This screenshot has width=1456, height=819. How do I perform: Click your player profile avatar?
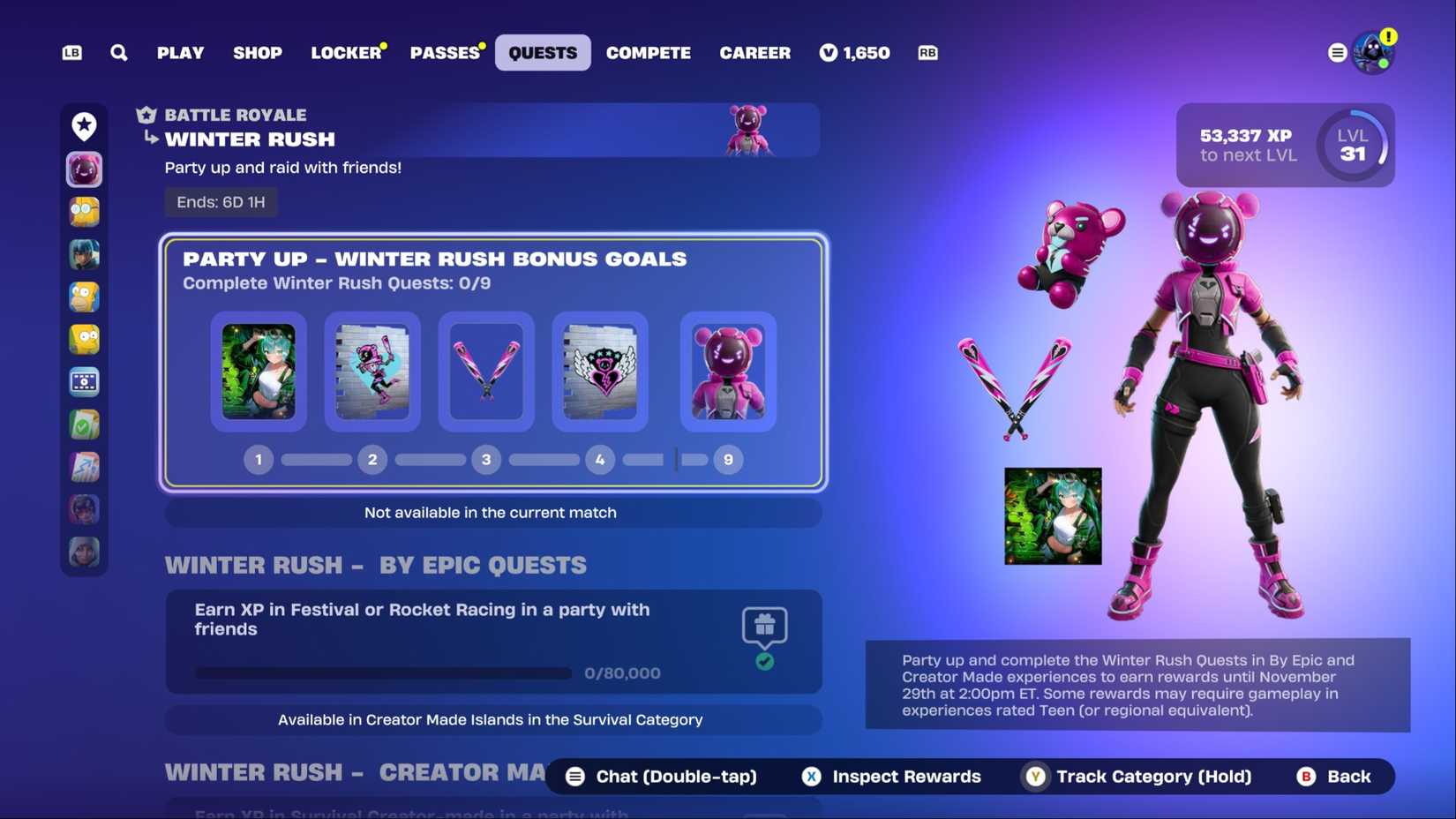[1373, 51]
